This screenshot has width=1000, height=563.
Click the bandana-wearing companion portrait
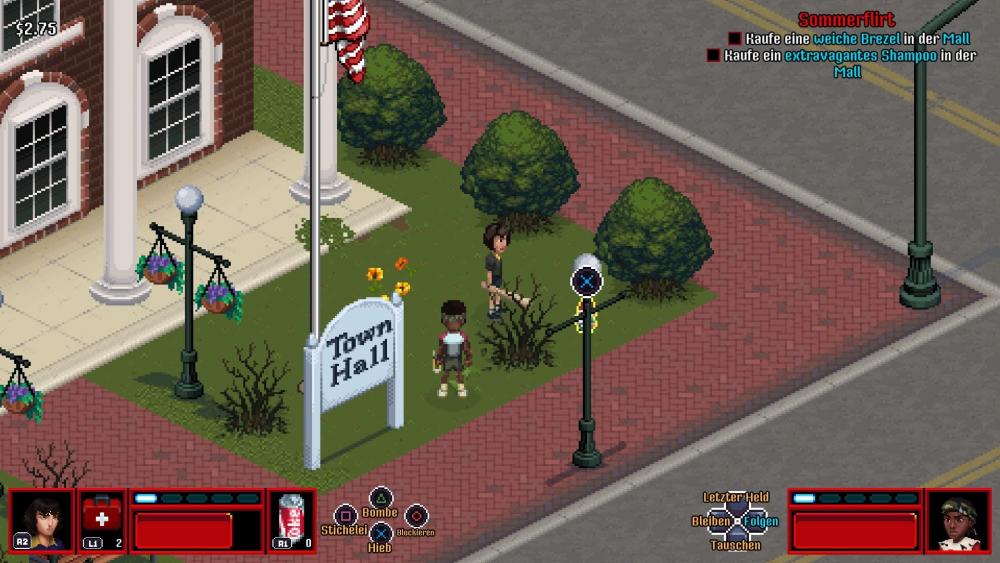958,520
